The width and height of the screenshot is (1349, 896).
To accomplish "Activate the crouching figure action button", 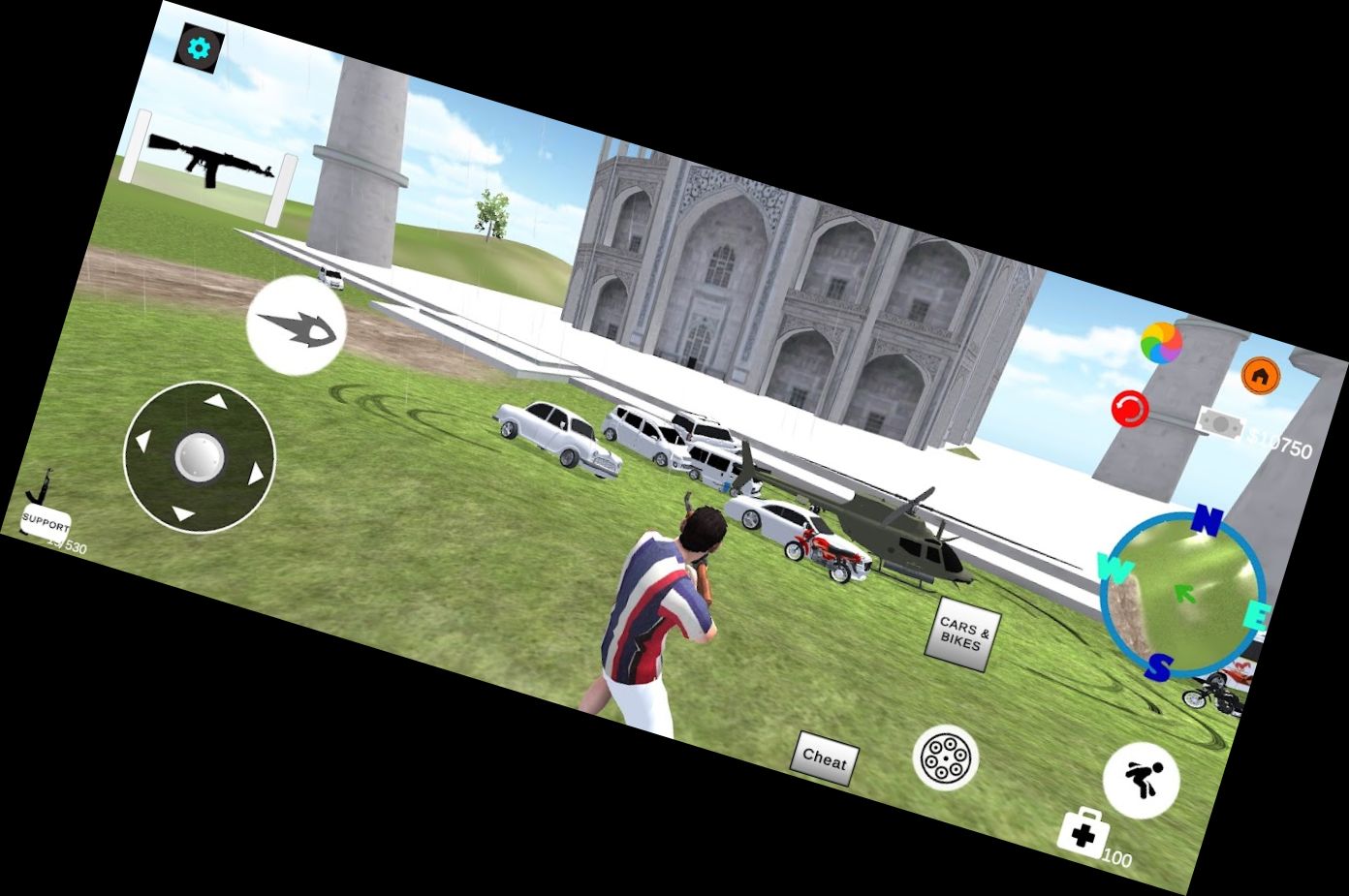I will 1141,780.
